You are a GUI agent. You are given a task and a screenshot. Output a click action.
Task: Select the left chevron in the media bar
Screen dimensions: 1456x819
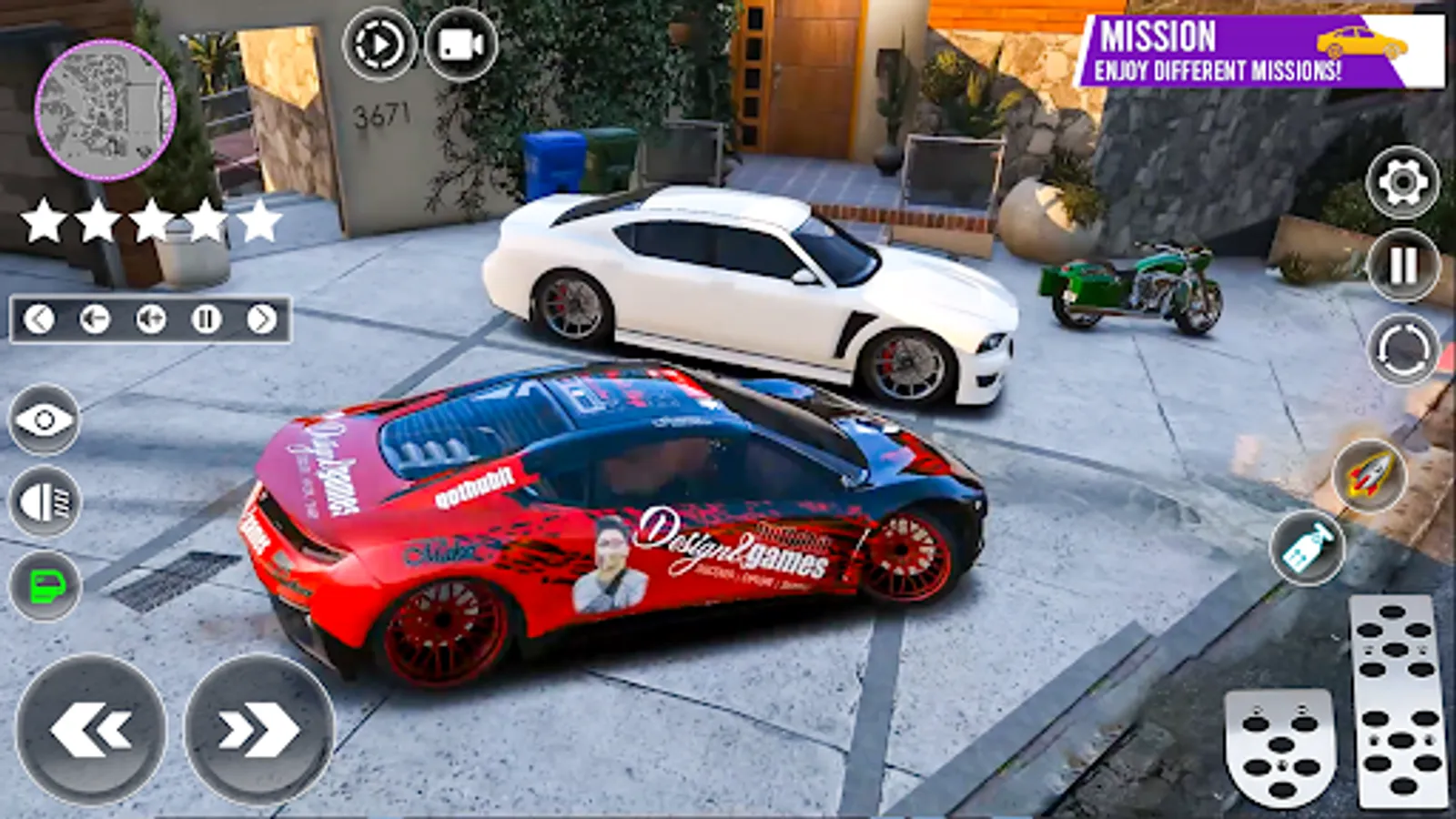[x=38, y=319]
